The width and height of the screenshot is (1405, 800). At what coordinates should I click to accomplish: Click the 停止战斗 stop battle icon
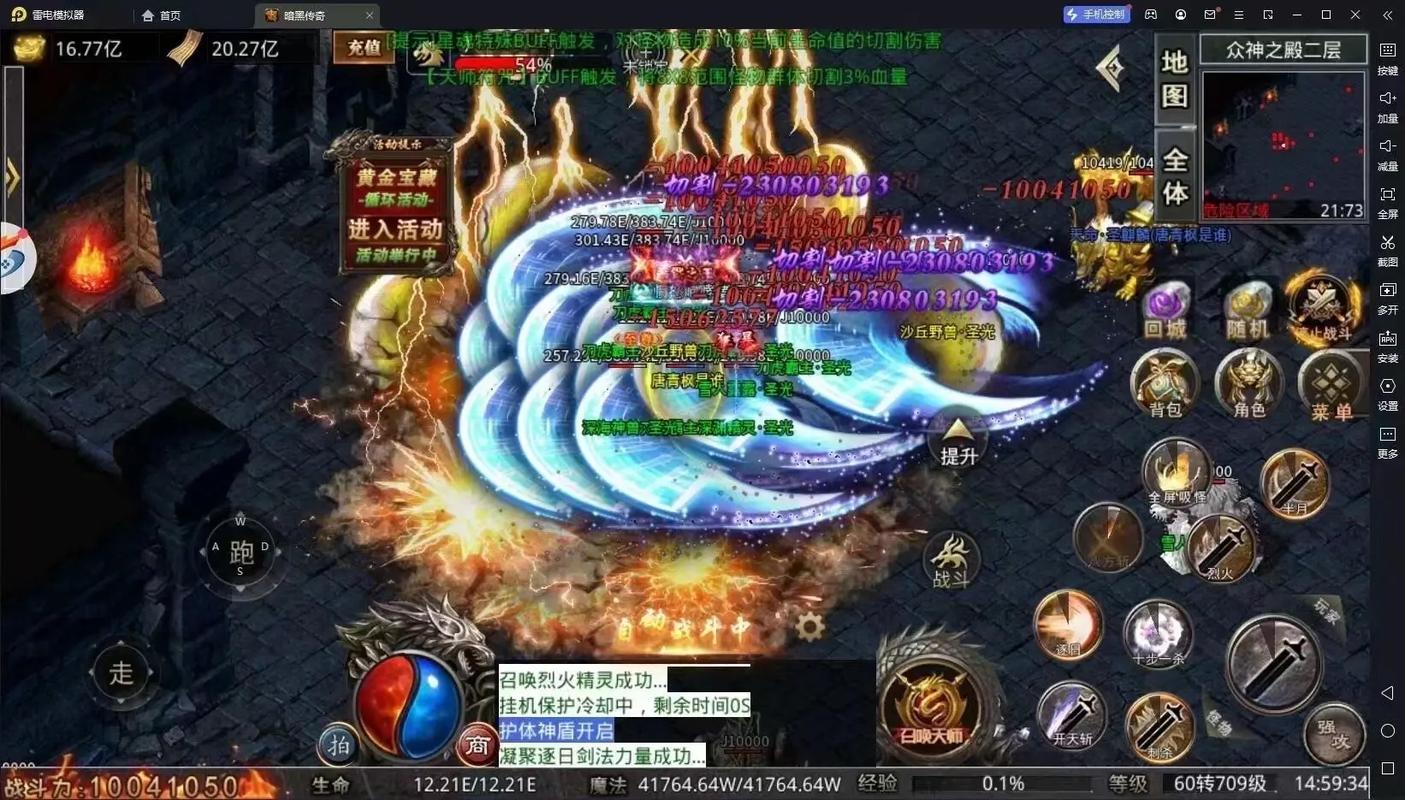(x=1324, y=303)
